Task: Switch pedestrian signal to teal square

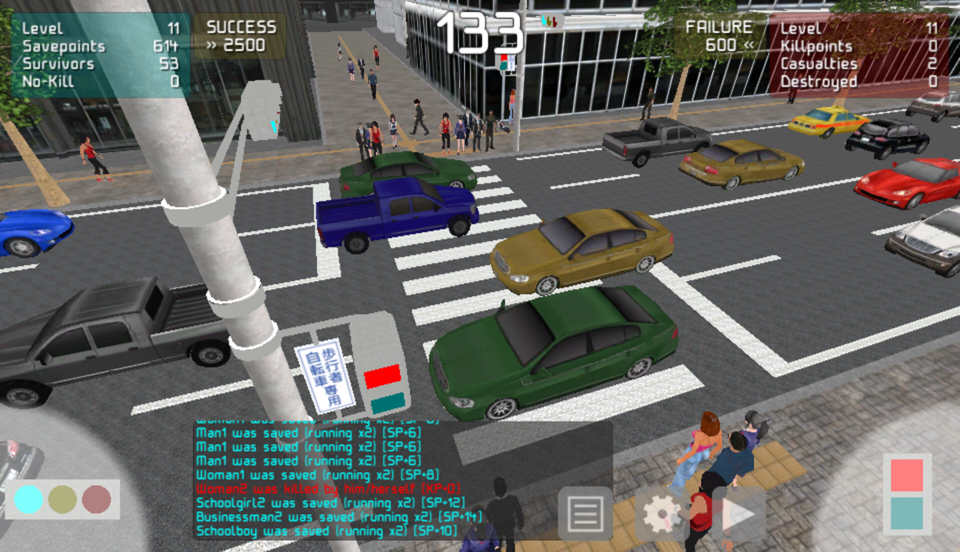Action: click(x=907, y=514)
